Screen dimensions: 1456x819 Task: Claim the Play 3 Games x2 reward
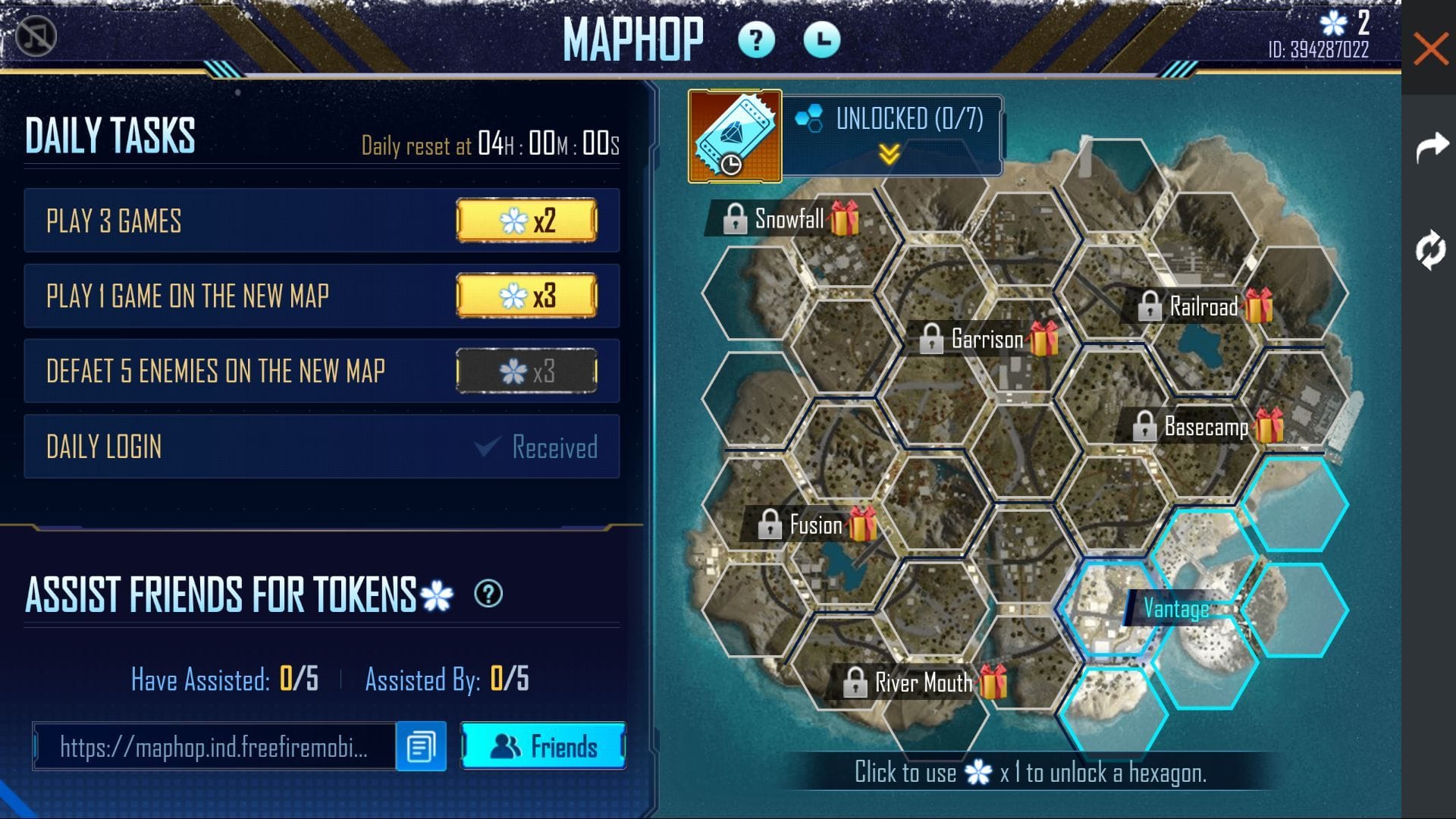coord(526,221)
